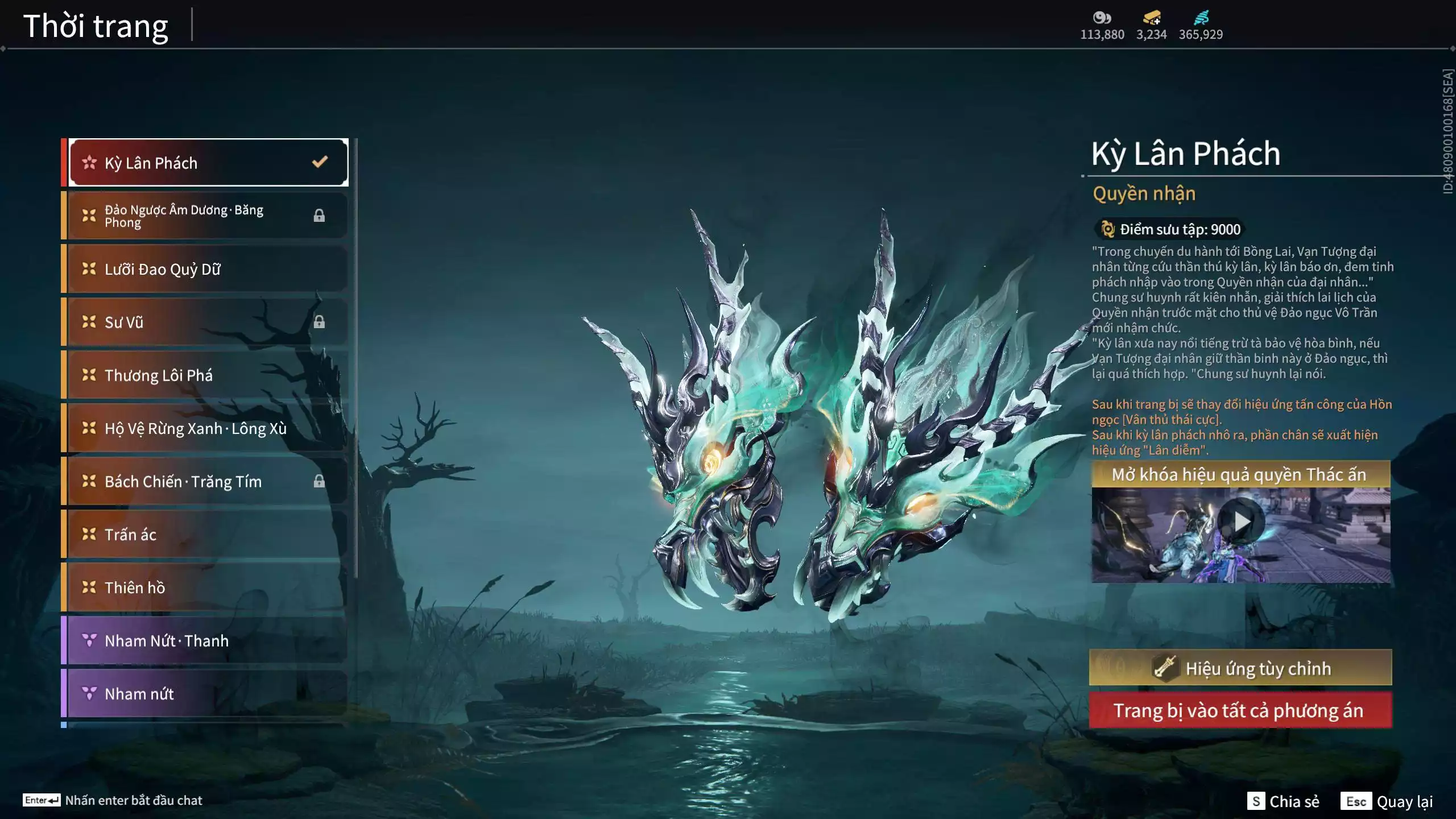This screenshot has height=819, width=1456.
Task: Open the chat input prompt
Action: 113,800
